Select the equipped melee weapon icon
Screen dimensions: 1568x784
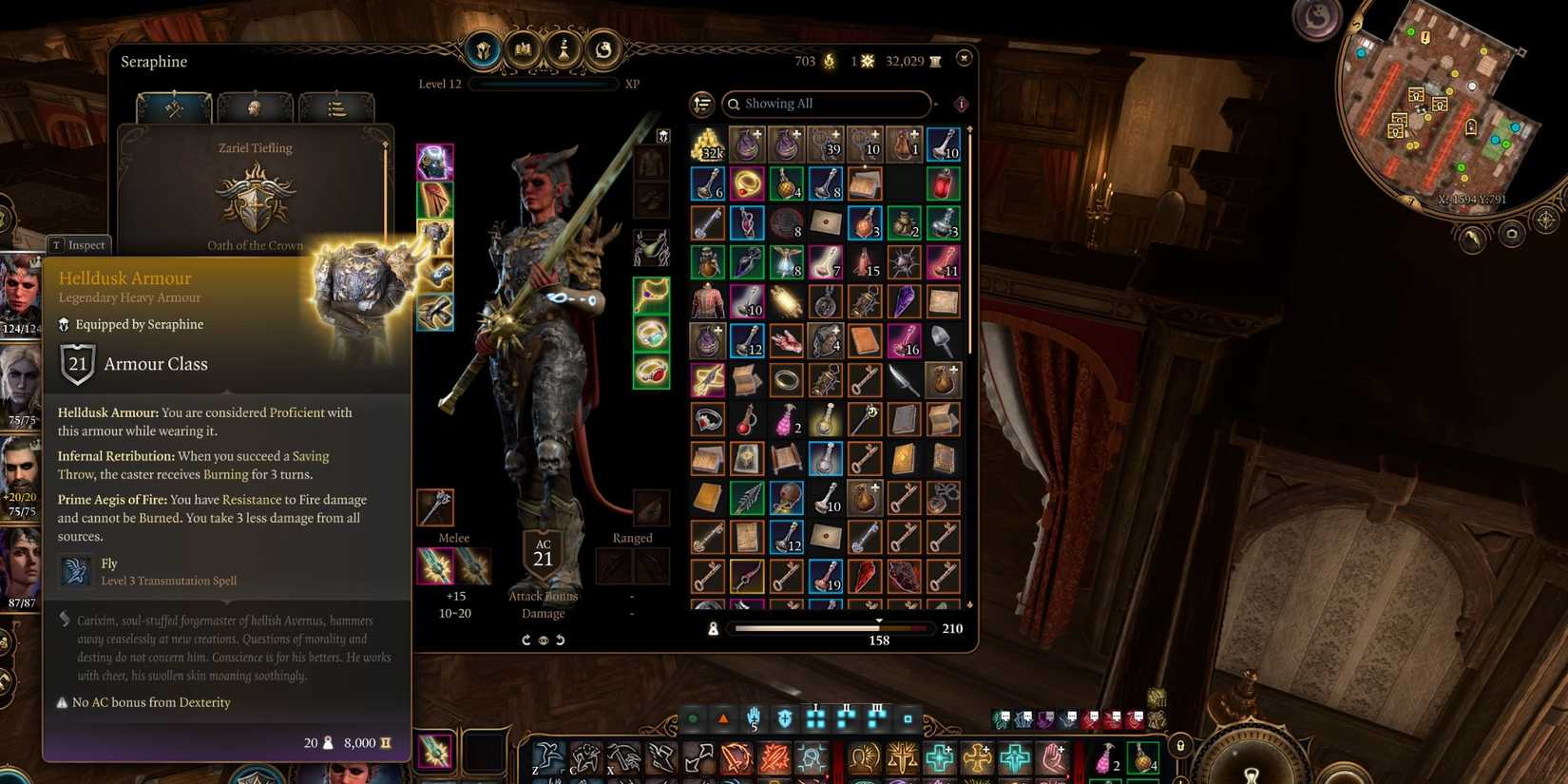(435, 566)
